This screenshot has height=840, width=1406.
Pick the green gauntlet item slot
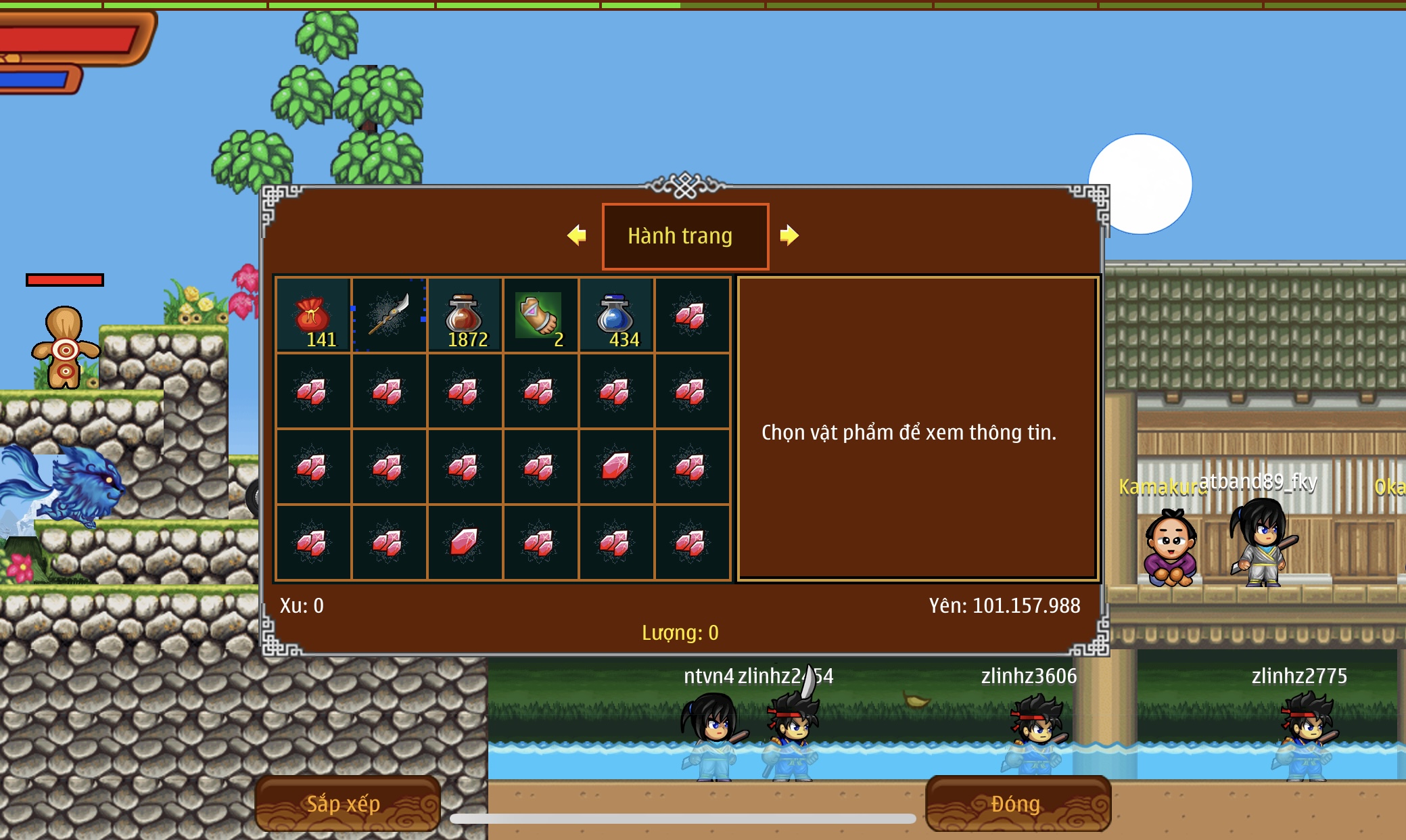[540, 315]
